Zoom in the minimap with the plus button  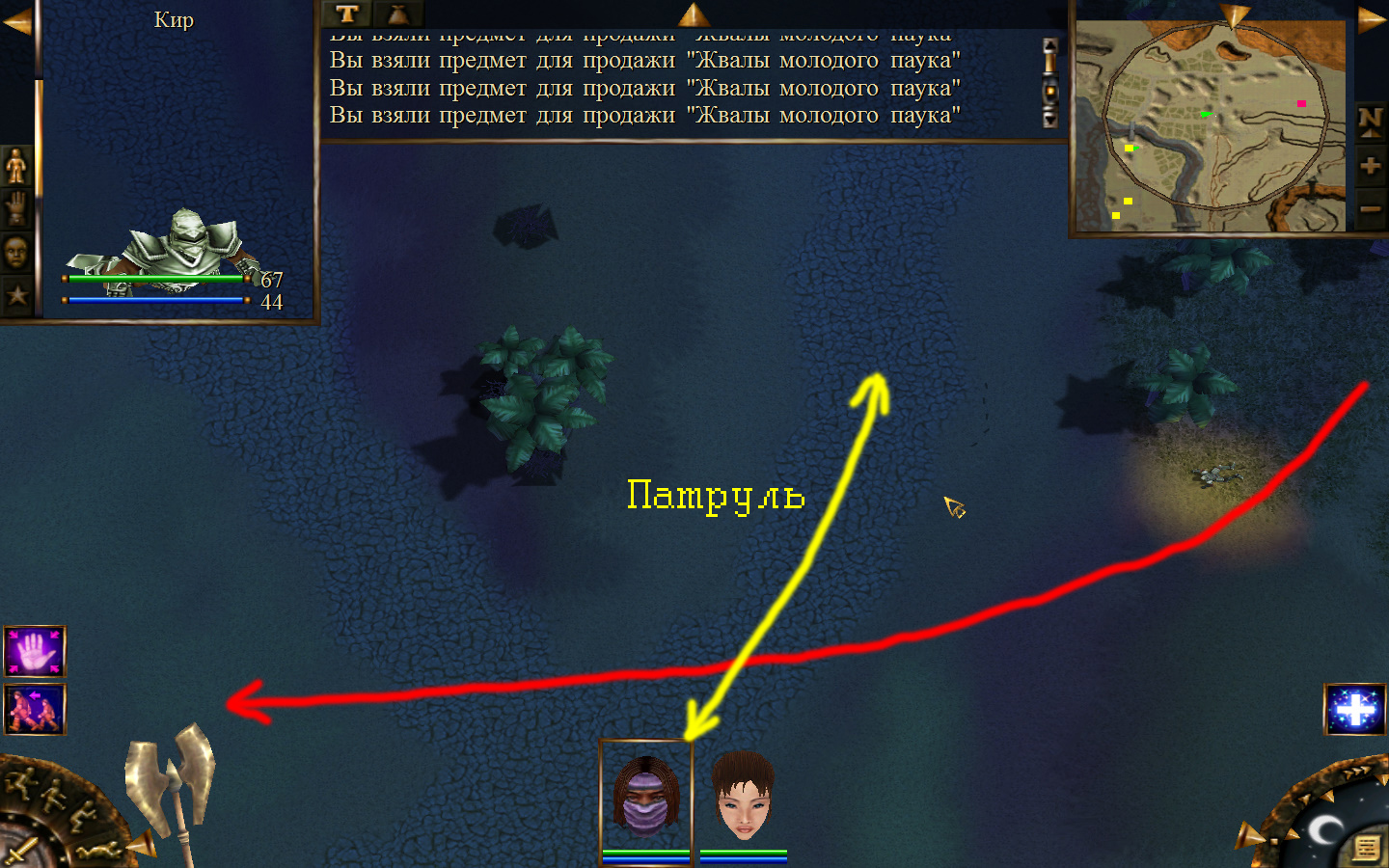coord(1371,166)
